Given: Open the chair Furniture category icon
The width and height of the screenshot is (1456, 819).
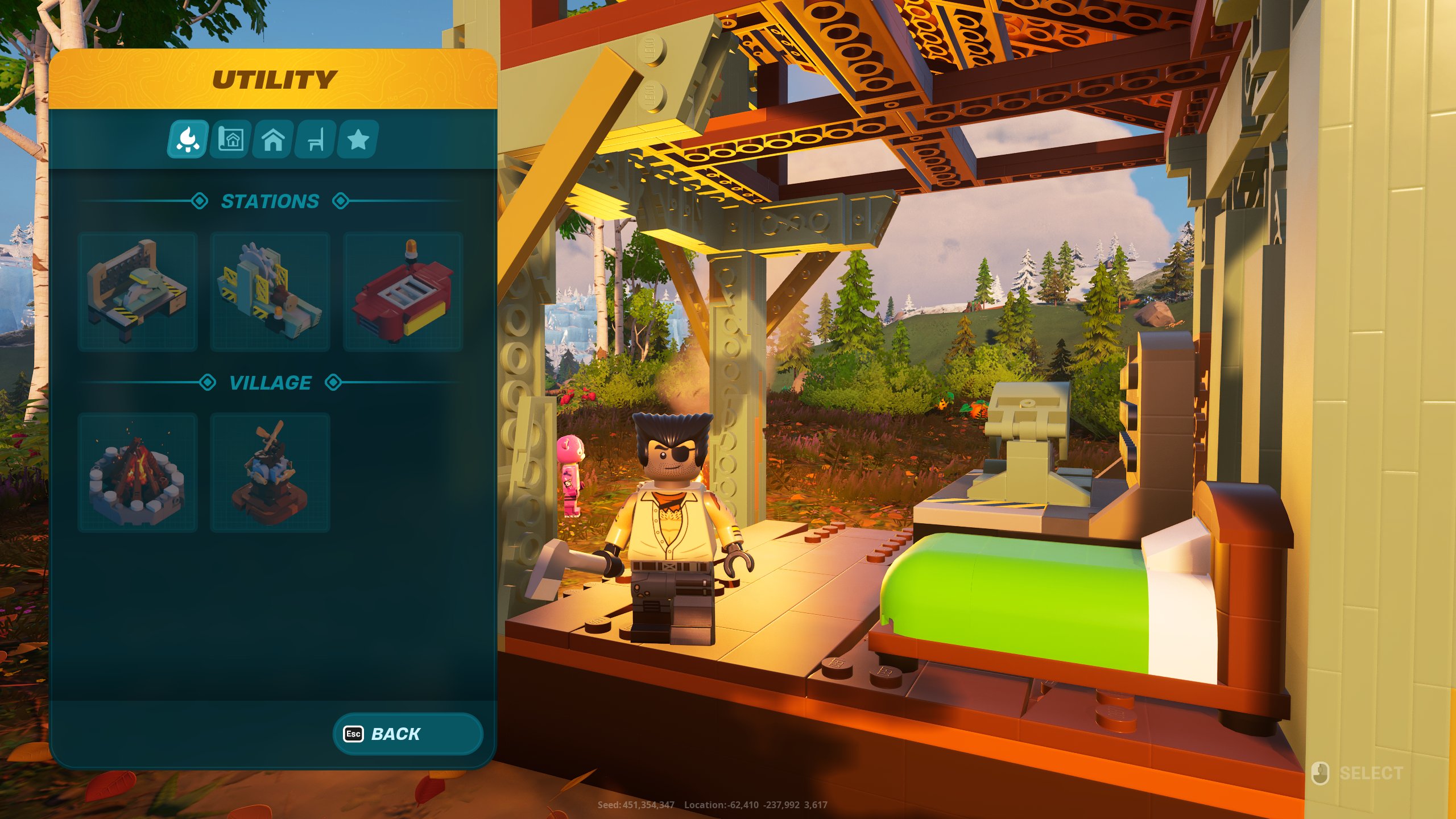Looking at the screenshot, I should [315, 140].
